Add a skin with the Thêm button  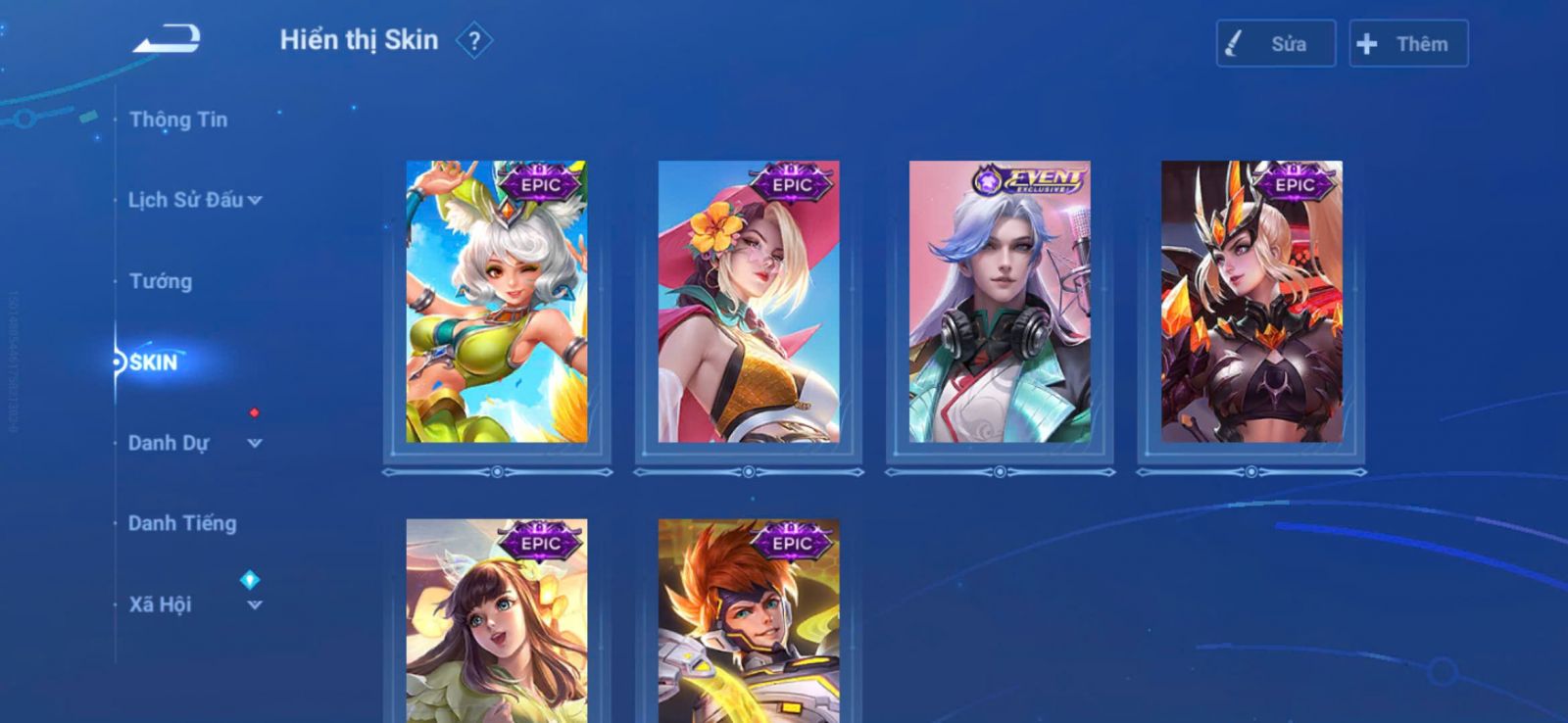tap(1408, 44)
